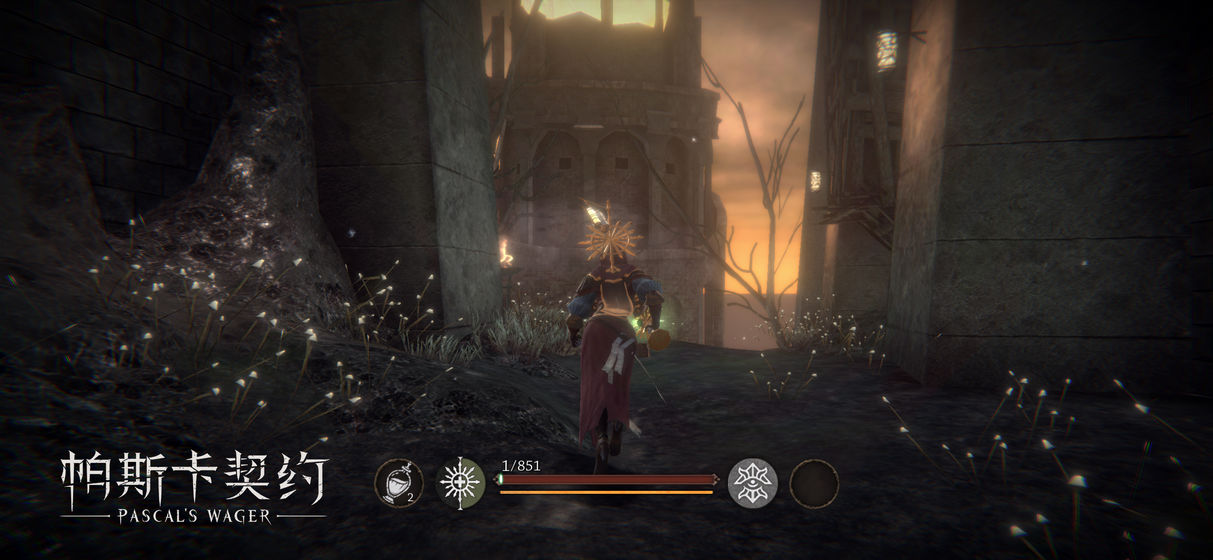Activate the sunburst cross ability
Image resolution: width=1213 pixels, height=560 pixels.
(461, 483)
